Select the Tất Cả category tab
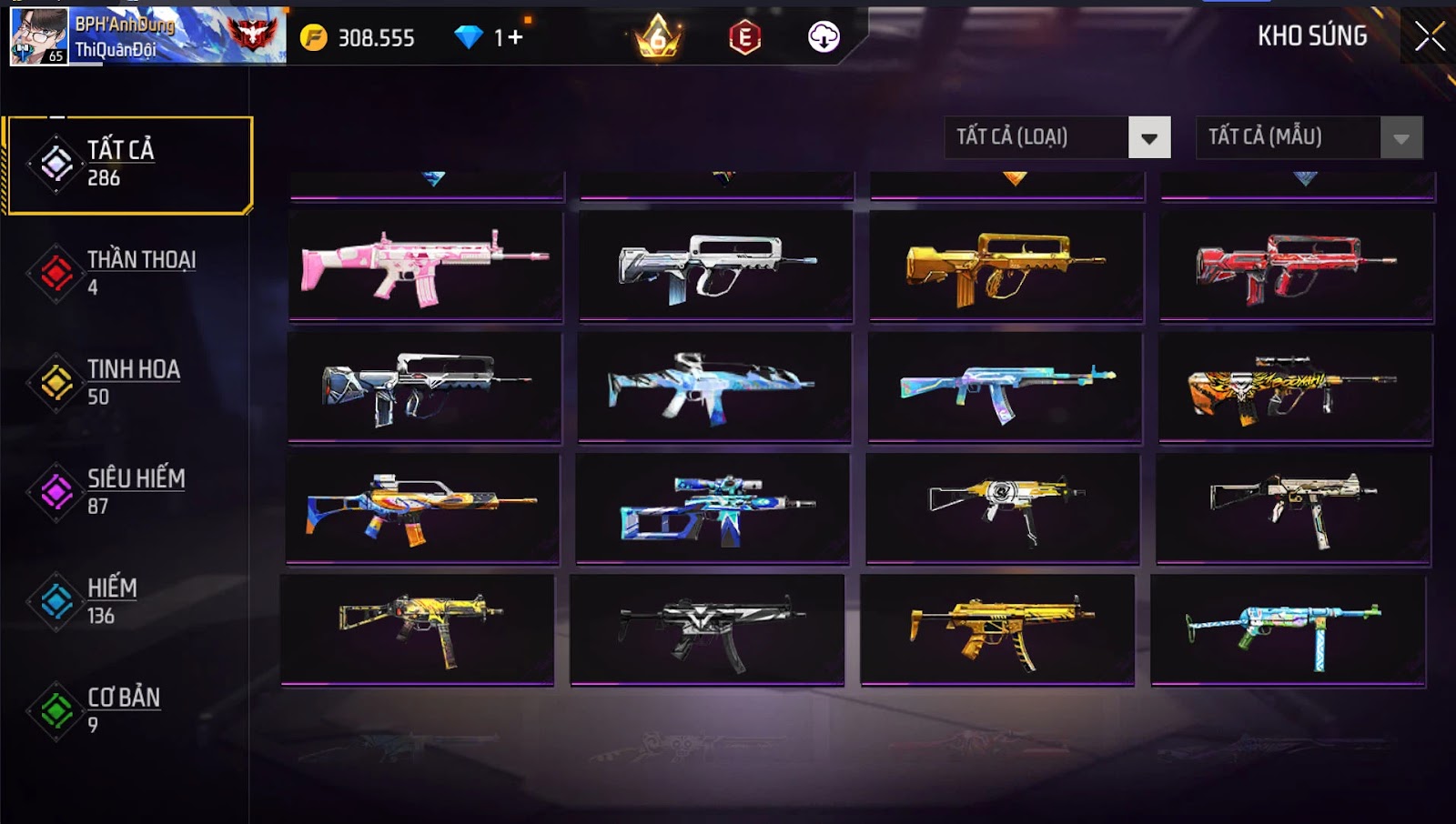This screenshot has height=824, width=1456. (x=127, y=164)
